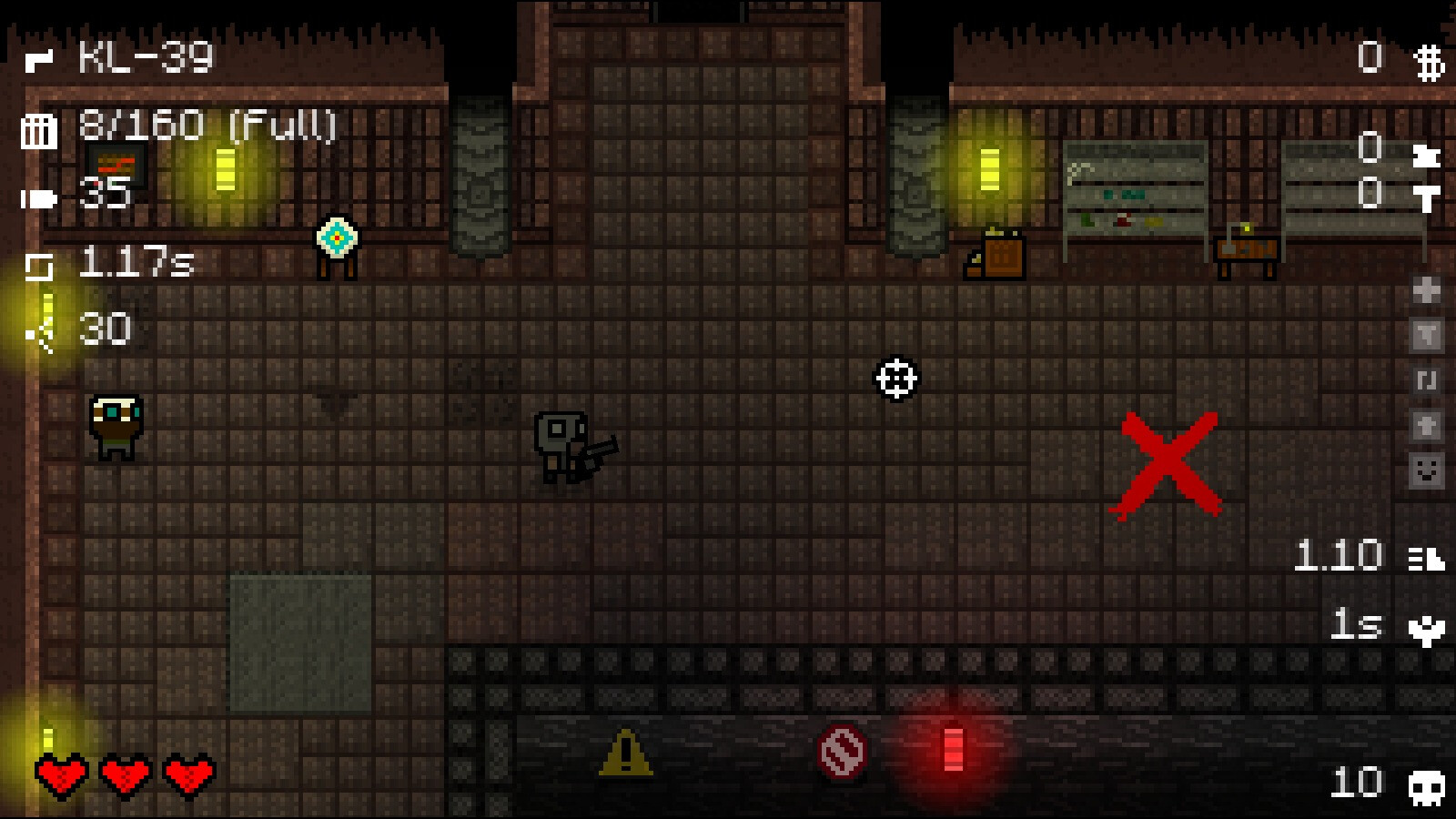Screen dimensions: 1456x819
Task: Click the first red heart in the health bar
Action: click(x=60, y=774)
